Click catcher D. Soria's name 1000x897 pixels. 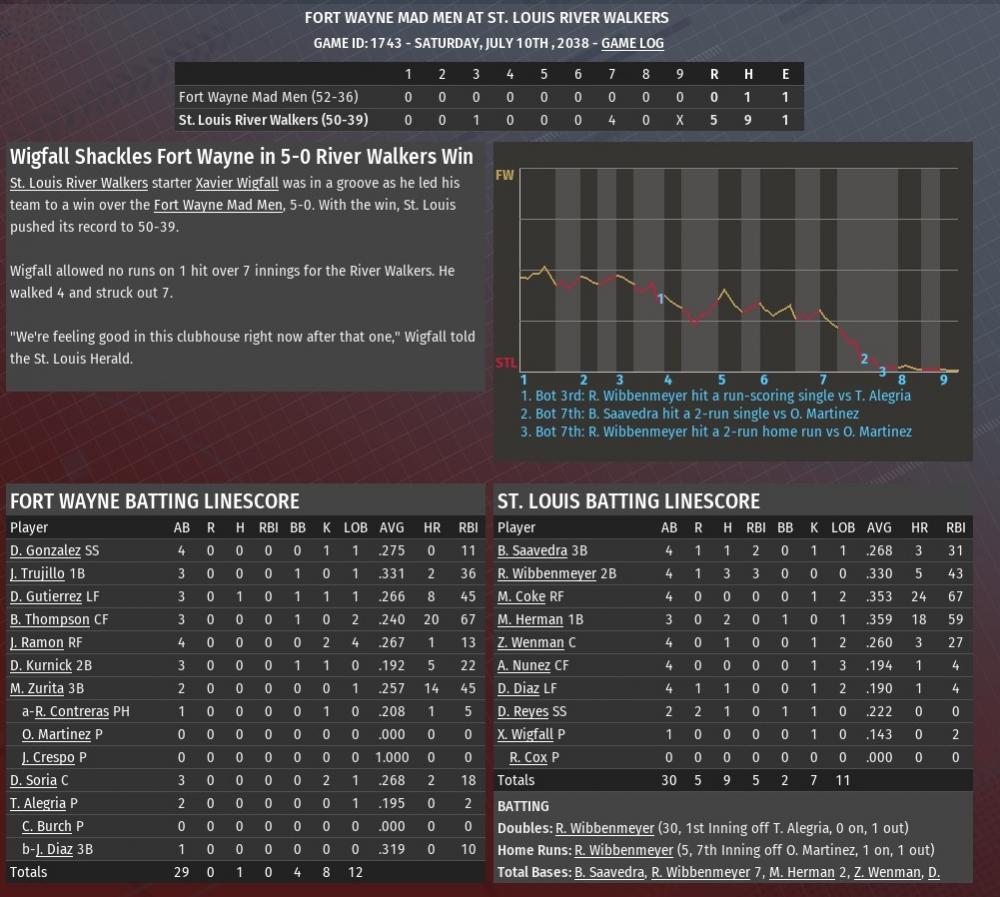coord(33,780)
